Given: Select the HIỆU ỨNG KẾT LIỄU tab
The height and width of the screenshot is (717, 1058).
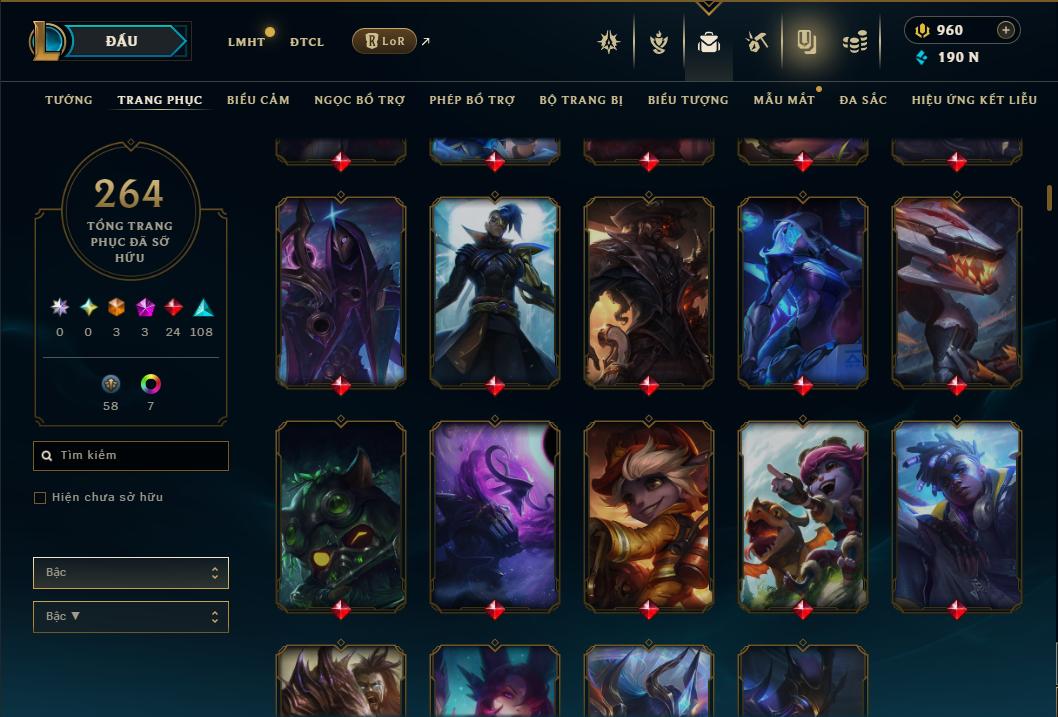Looking at the screenshot, I should pos(975,100).
